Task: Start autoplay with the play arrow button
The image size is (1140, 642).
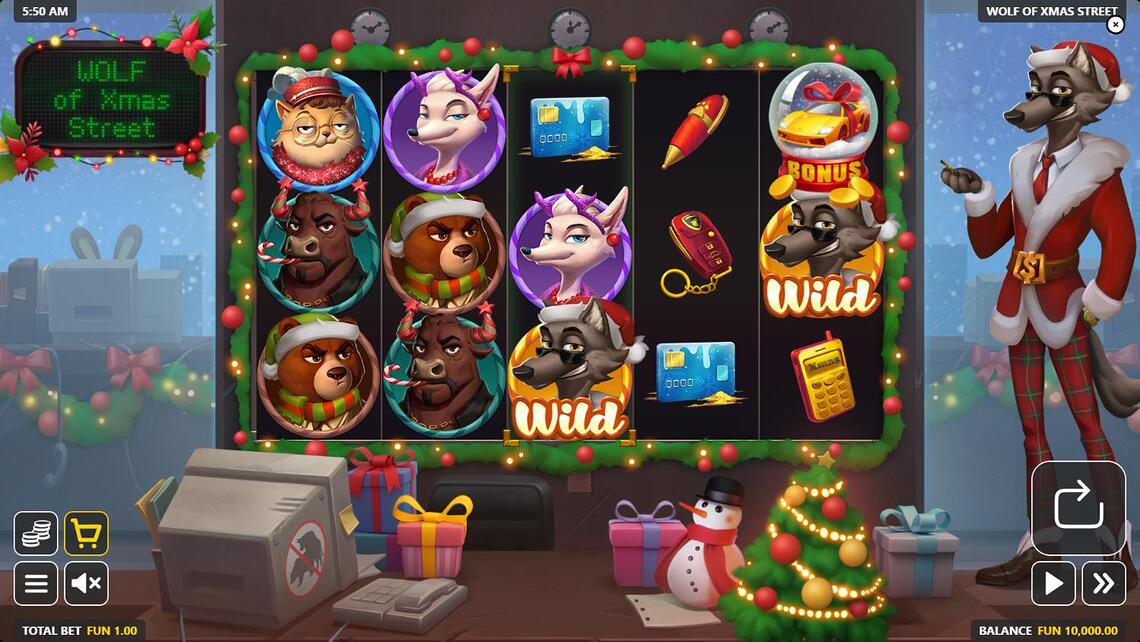Action: click(1053, 583)
